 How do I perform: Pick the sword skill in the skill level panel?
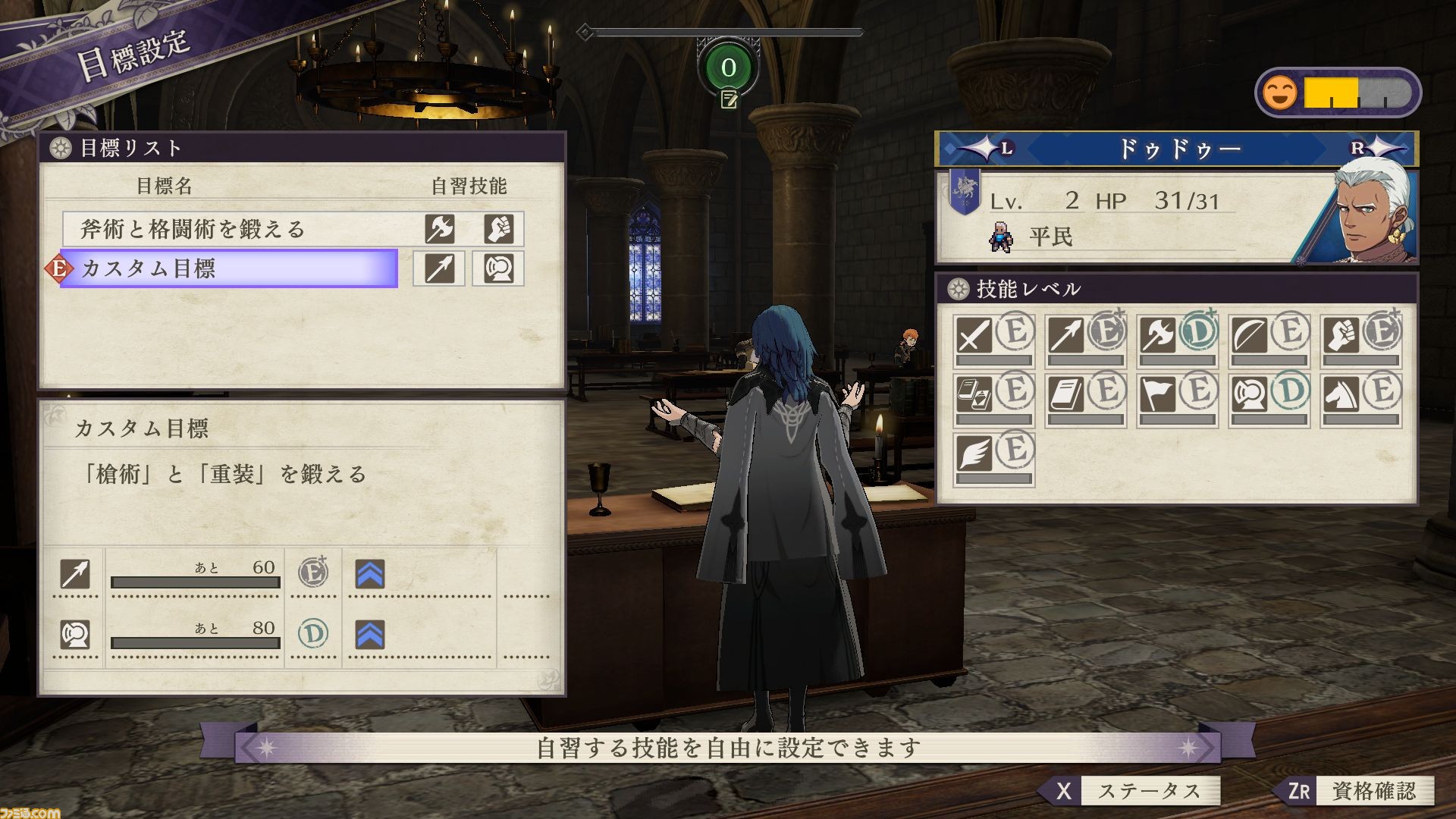(993, 340)
